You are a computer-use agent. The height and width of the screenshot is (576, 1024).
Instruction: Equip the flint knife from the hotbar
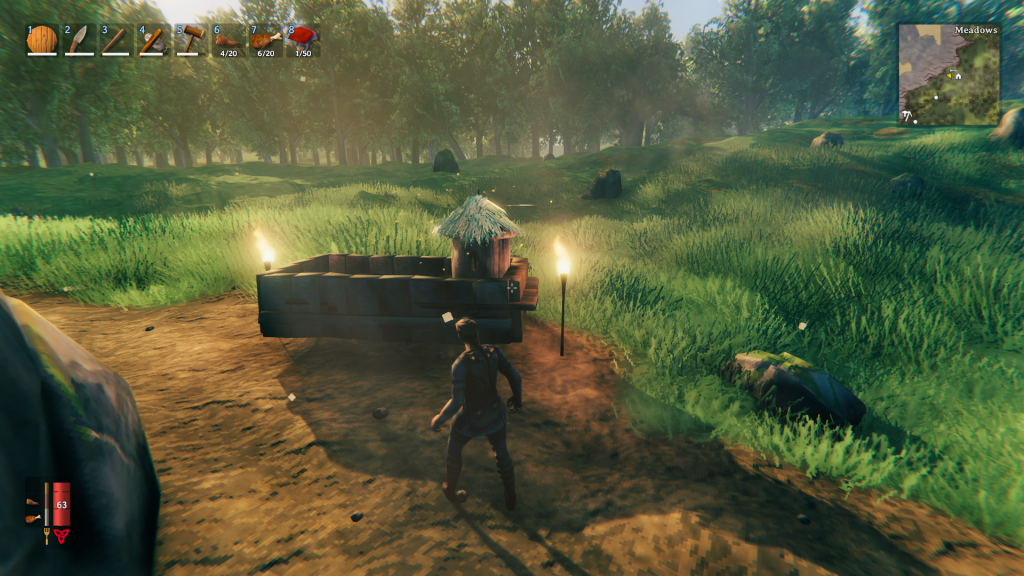[79, 40]
